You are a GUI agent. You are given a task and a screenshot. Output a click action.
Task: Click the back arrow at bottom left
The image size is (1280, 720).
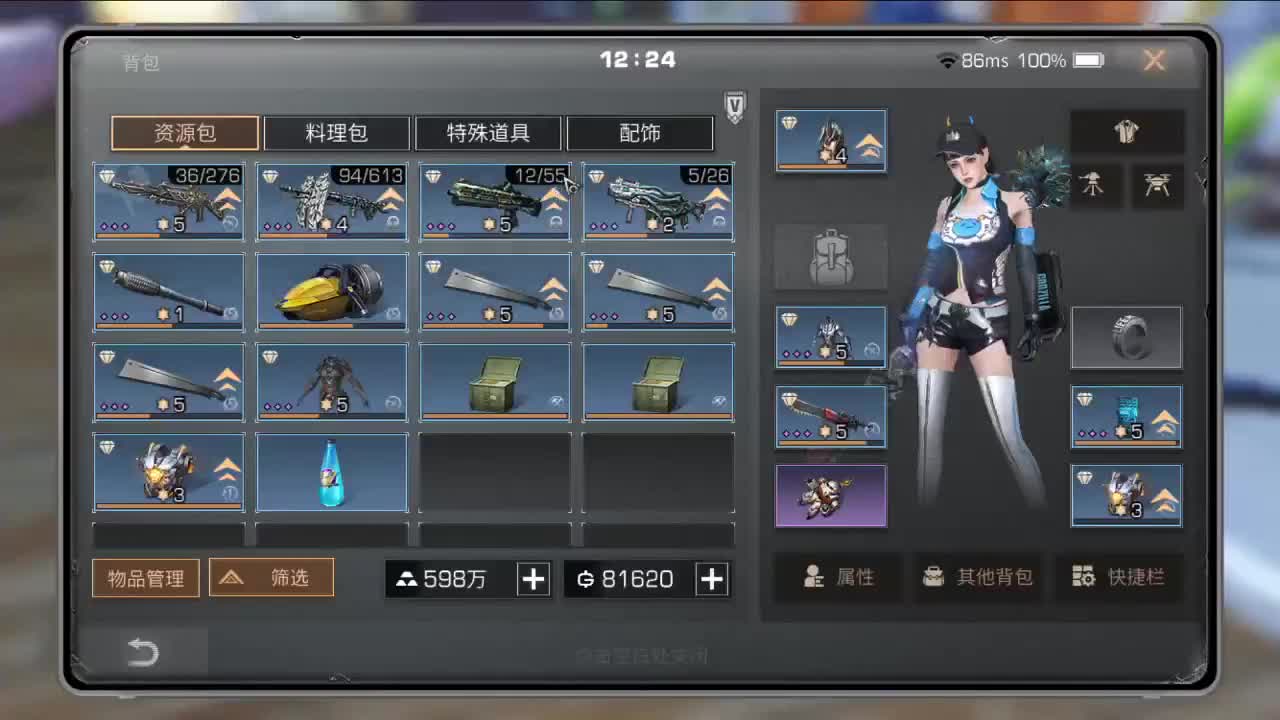(143, 651)
